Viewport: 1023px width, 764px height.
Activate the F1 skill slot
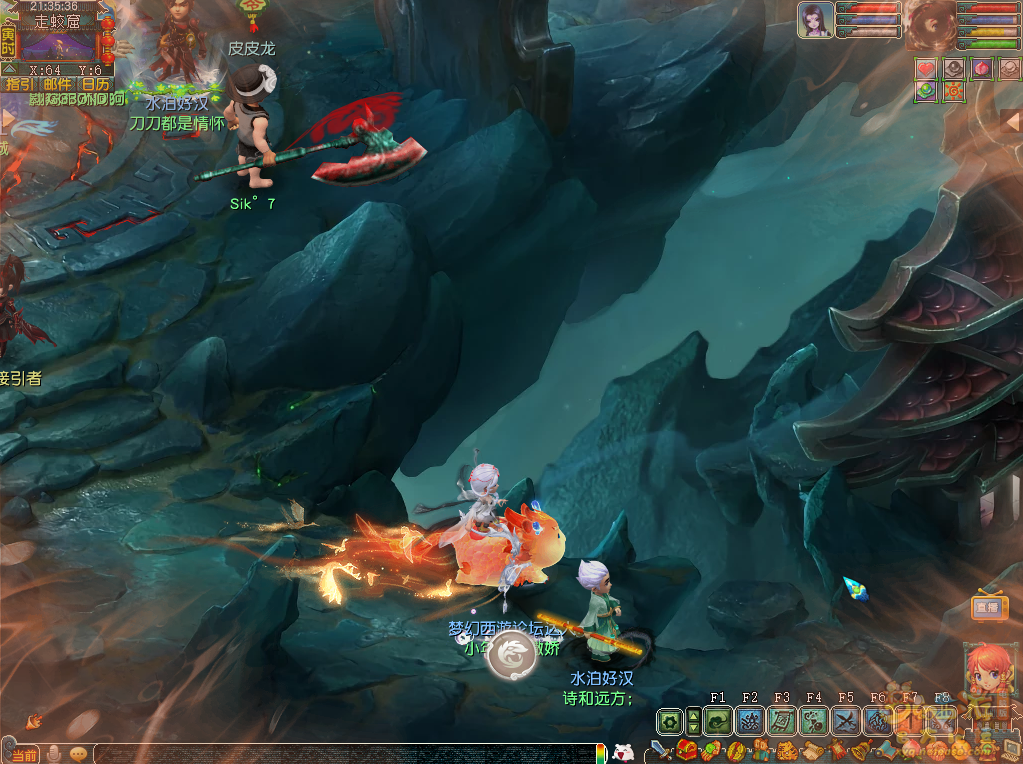click(x=719, y=721)
